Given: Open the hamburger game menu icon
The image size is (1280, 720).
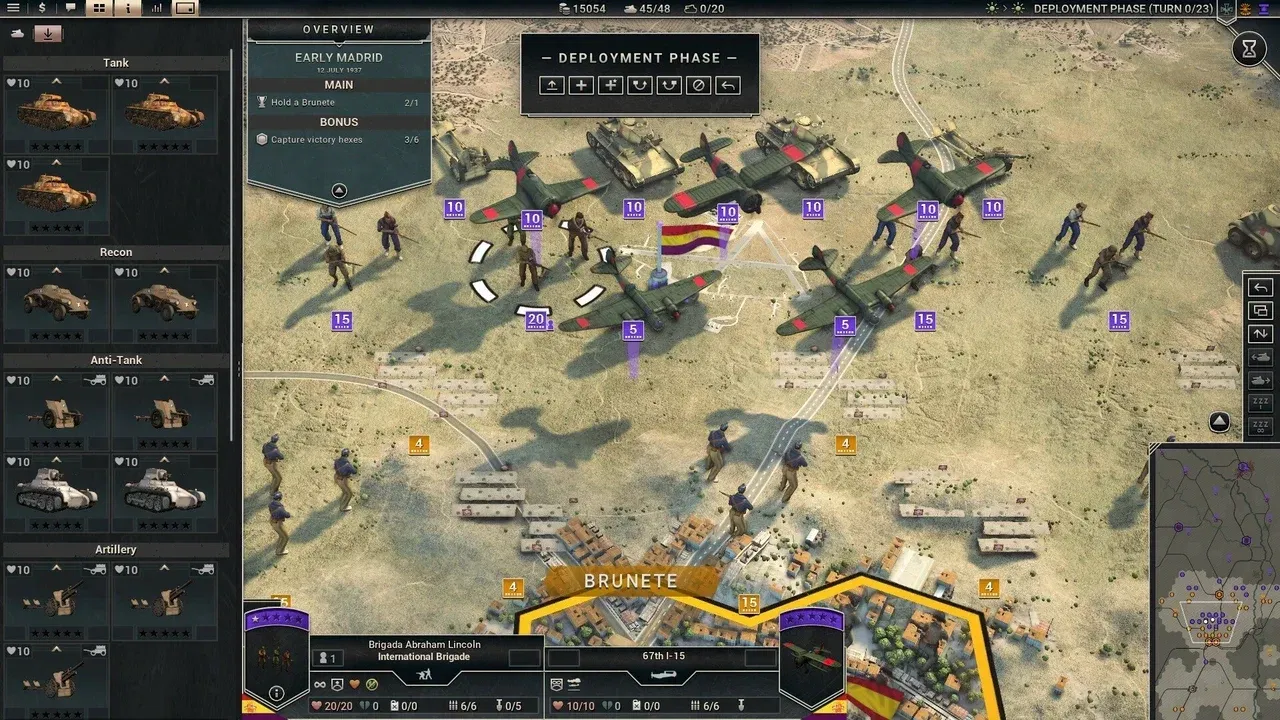Looking at the screenshot, I should (13, 8).
